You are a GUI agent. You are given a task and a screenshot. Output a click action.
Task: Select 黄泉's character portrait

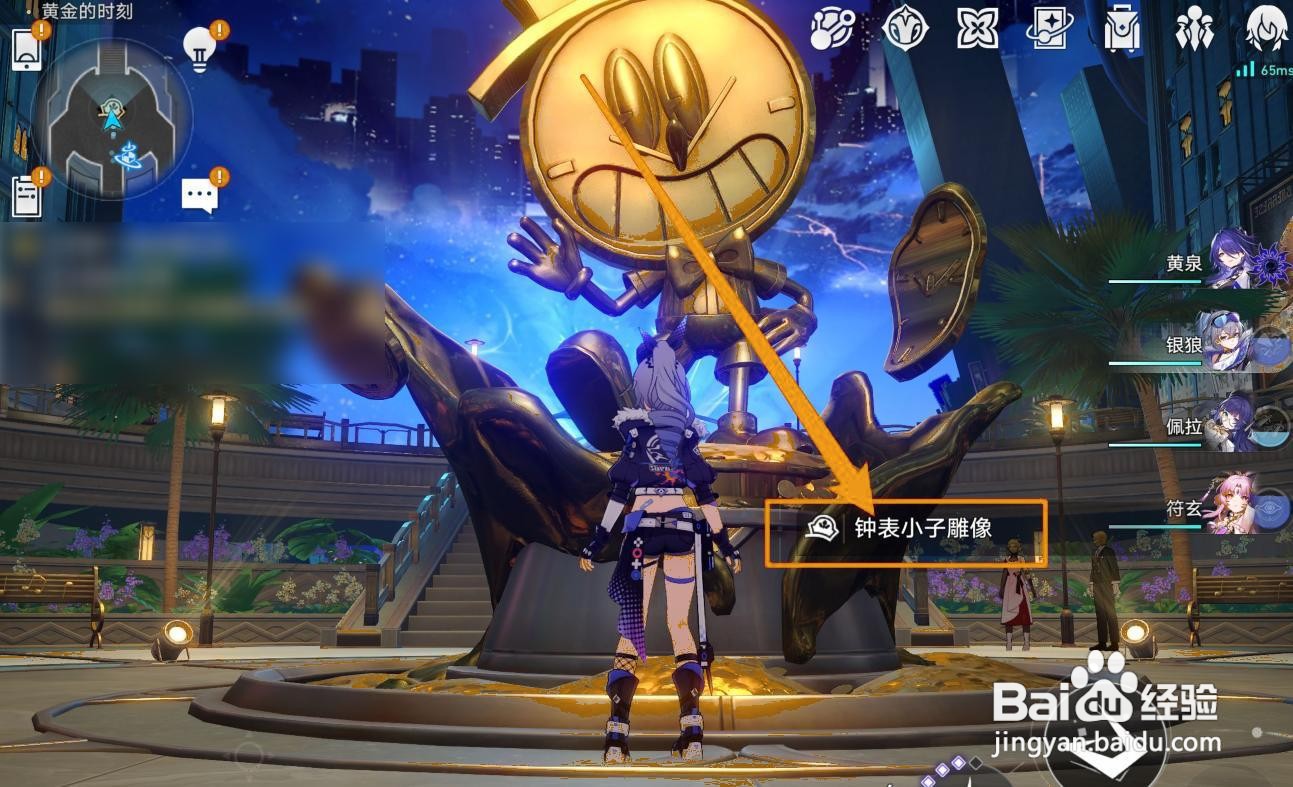[1230, 265]
